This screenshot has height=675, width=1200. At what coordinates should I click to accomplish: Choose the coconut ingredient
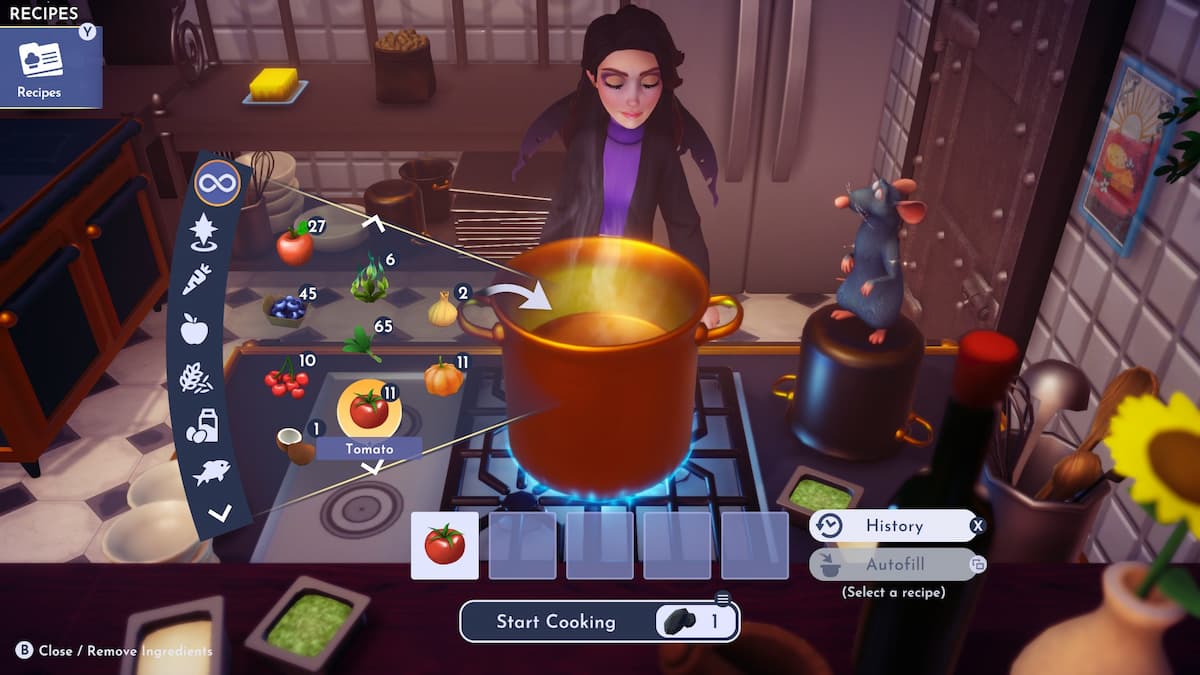295,446
